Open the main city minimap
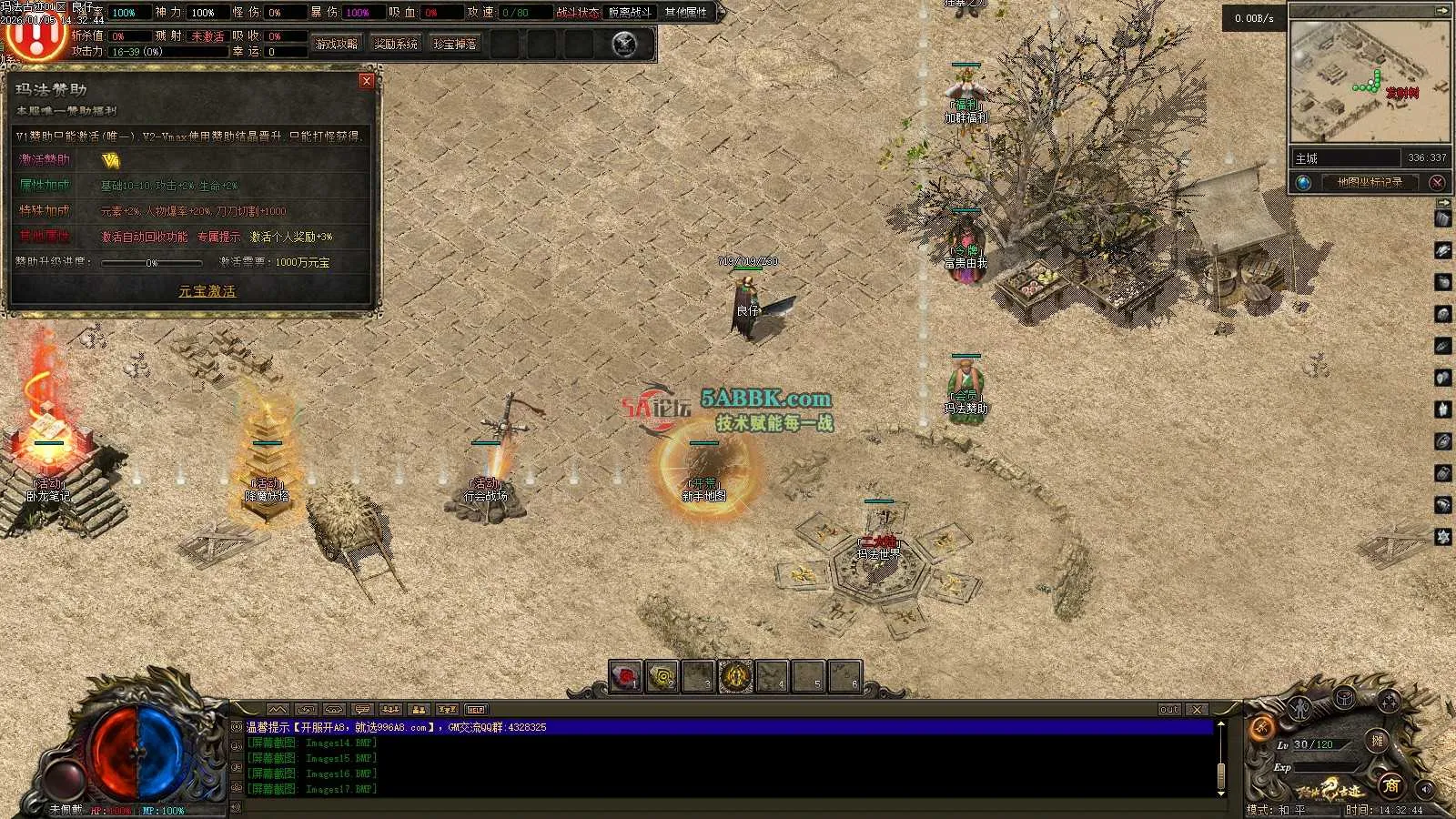1456x819 pixels. pyautogui.click(x=1370, y=82)
